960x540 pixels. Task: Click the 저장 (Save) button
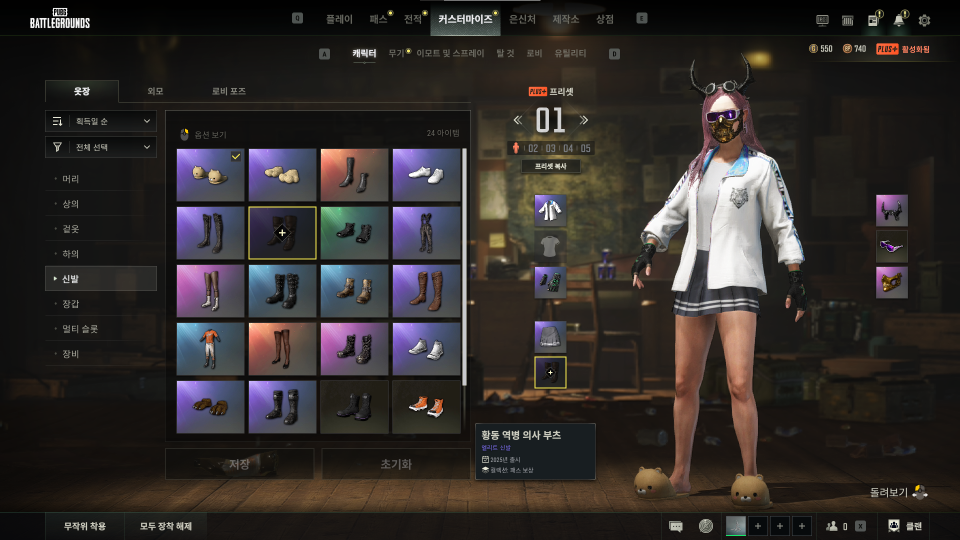click(239, 464)
